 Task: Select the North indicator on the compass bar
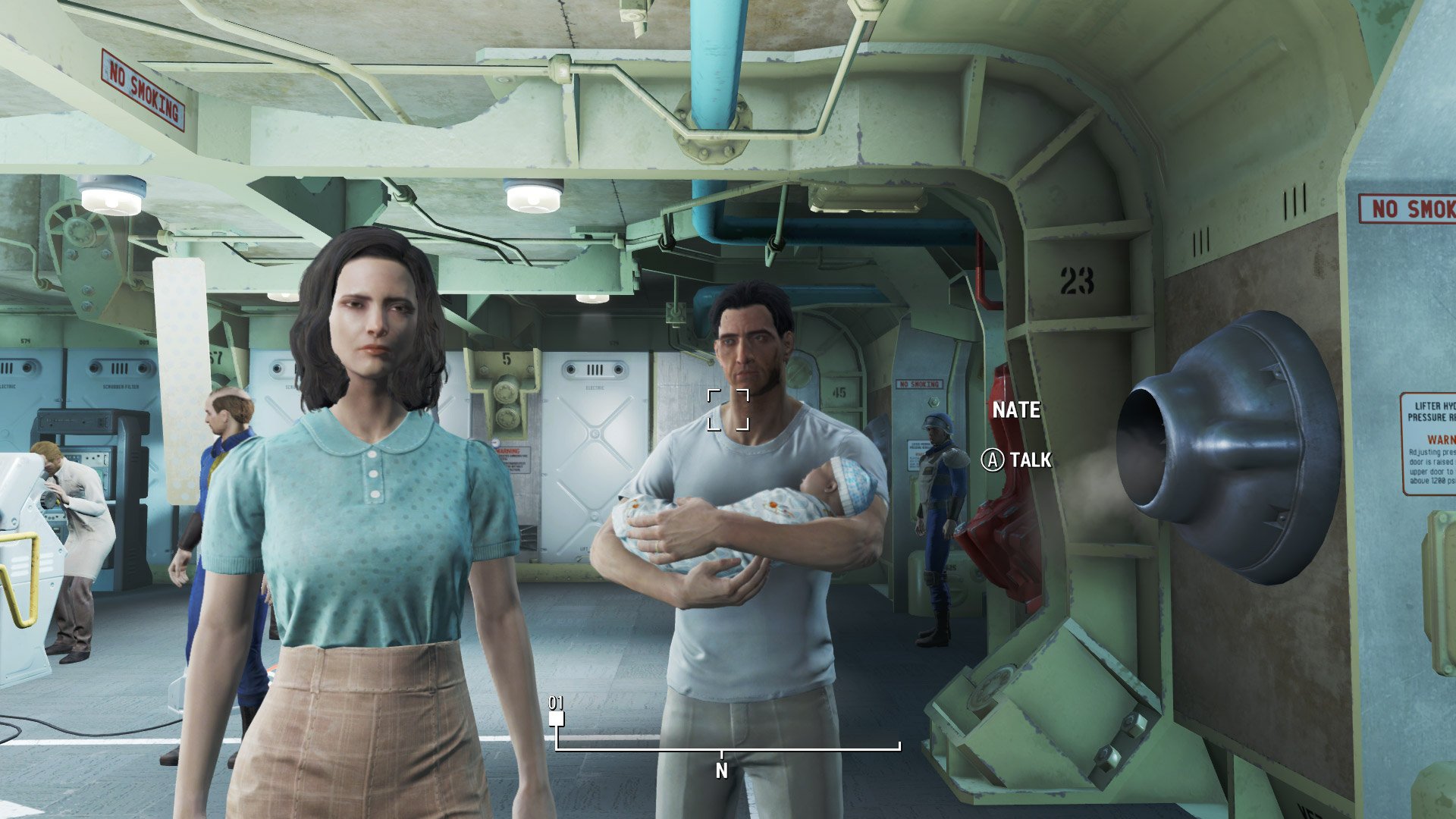tap(721, 770)
